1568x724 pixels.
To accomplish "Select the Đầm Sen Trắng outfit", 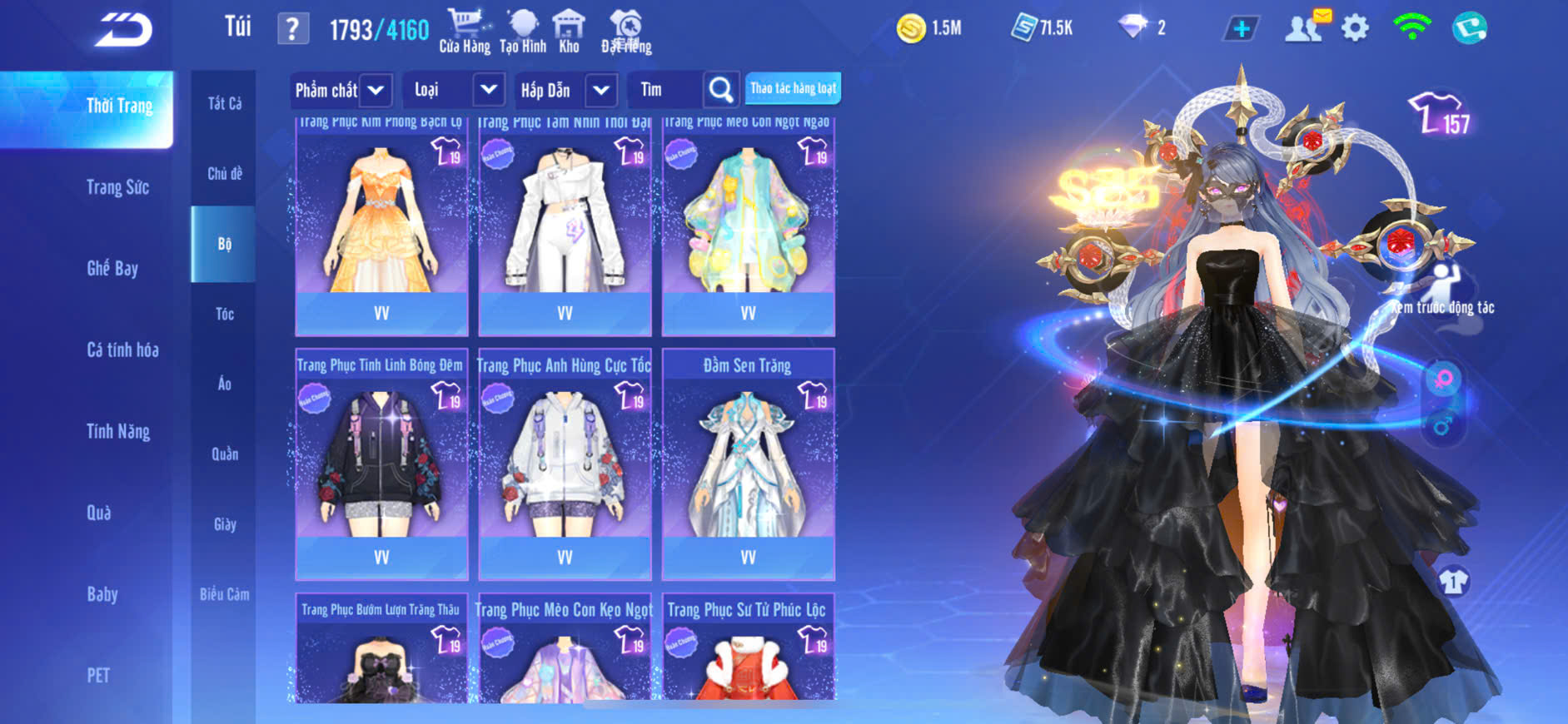I will pos(748,462).
